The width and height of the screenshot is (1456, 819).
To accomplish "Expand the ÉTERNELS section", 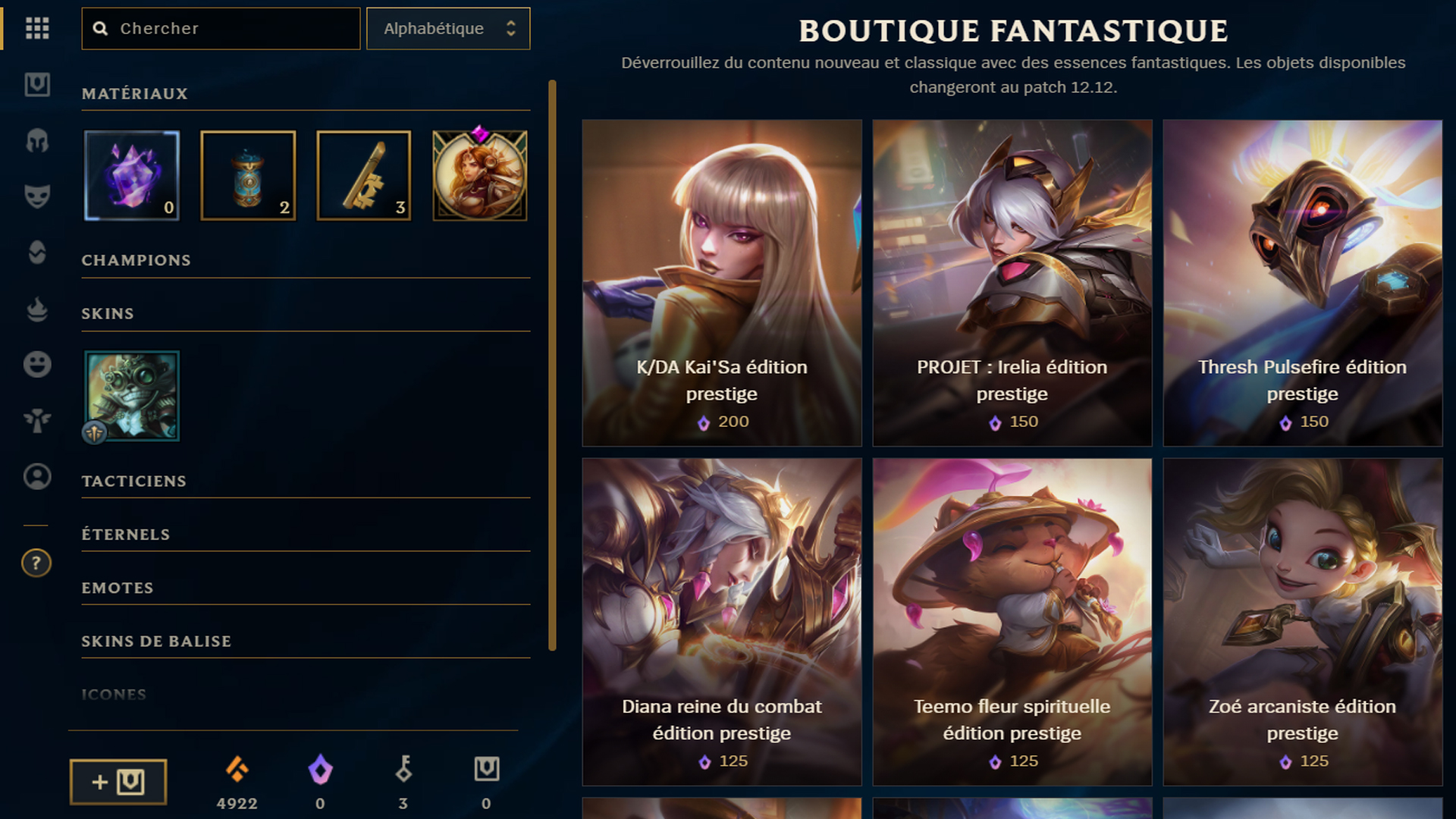I will click(126, 534).
